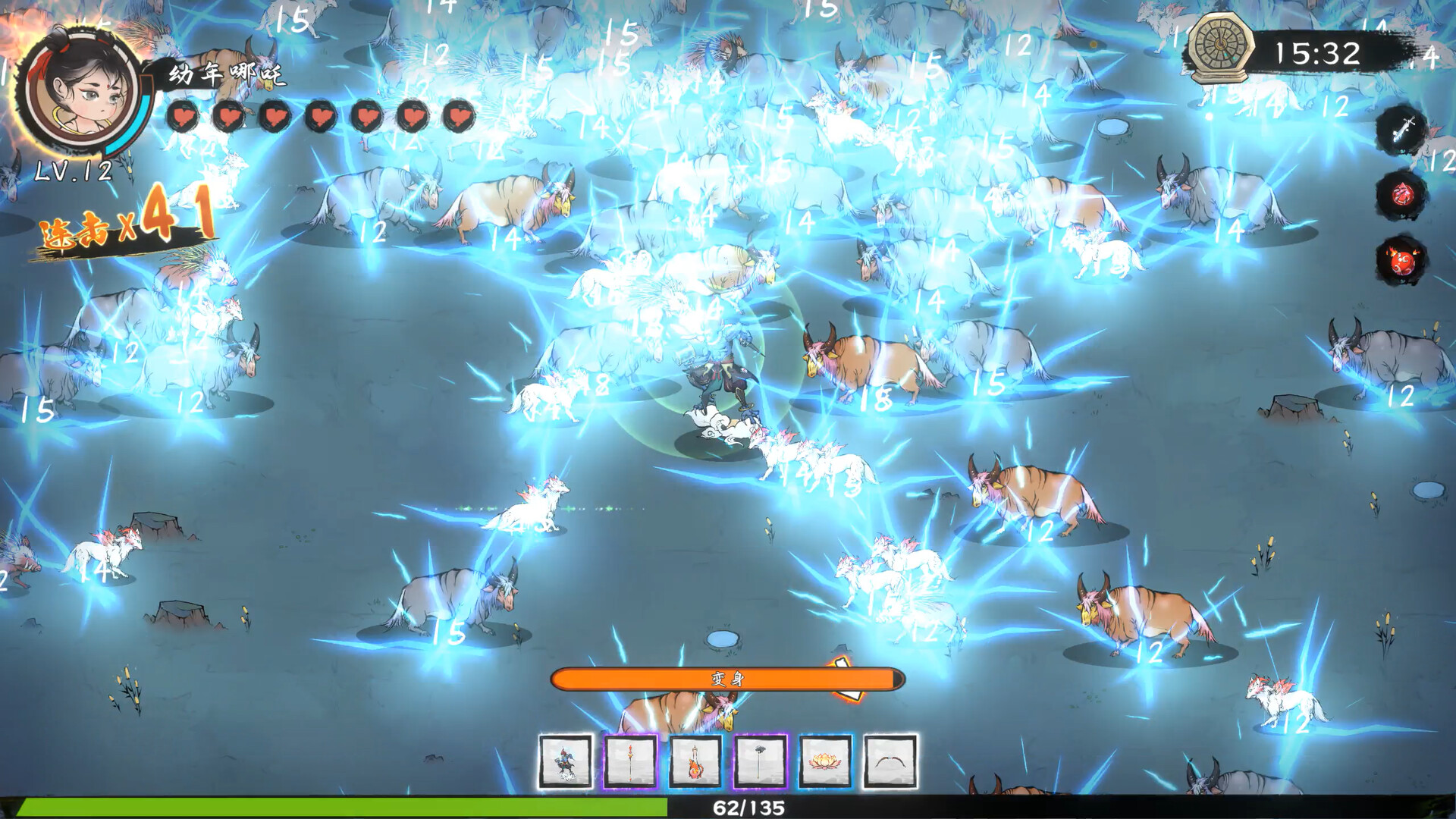The width and height of the screenshot is (1456, 819).
Task: Select the lotus flower slot
Action: (x=825, y=761)
